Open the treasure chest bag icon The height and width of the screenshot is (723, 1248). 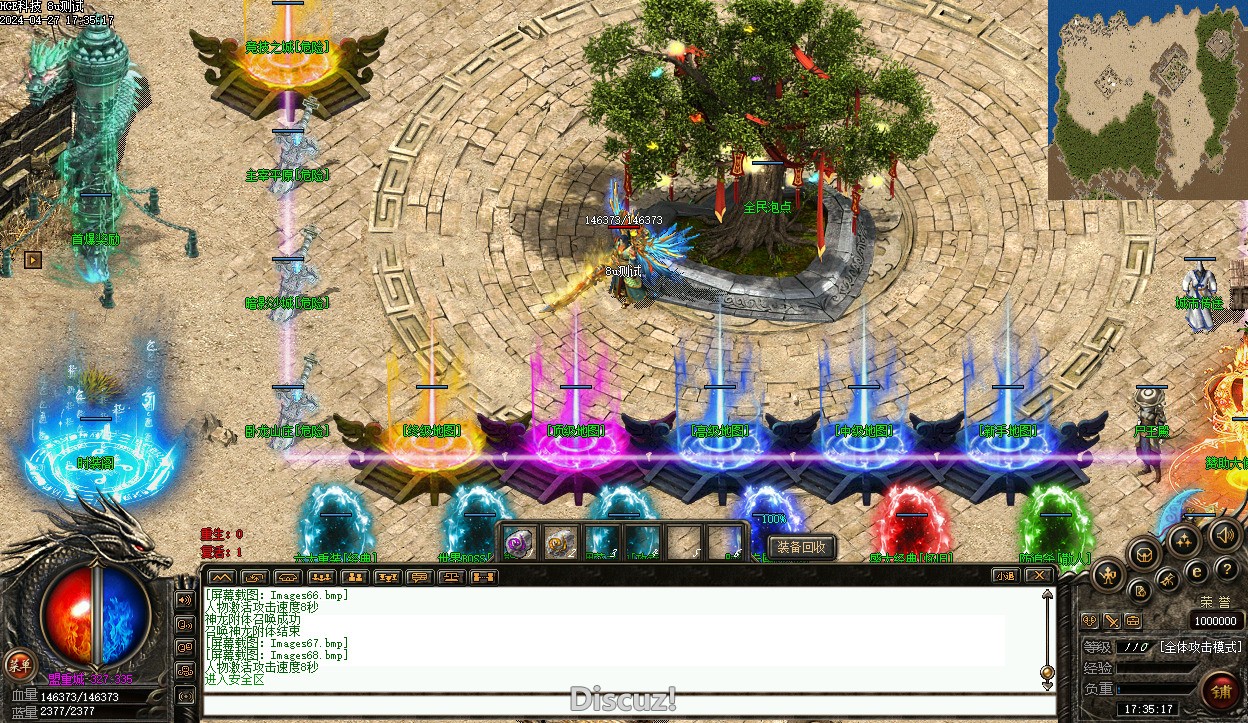(x=1144, y=553)
